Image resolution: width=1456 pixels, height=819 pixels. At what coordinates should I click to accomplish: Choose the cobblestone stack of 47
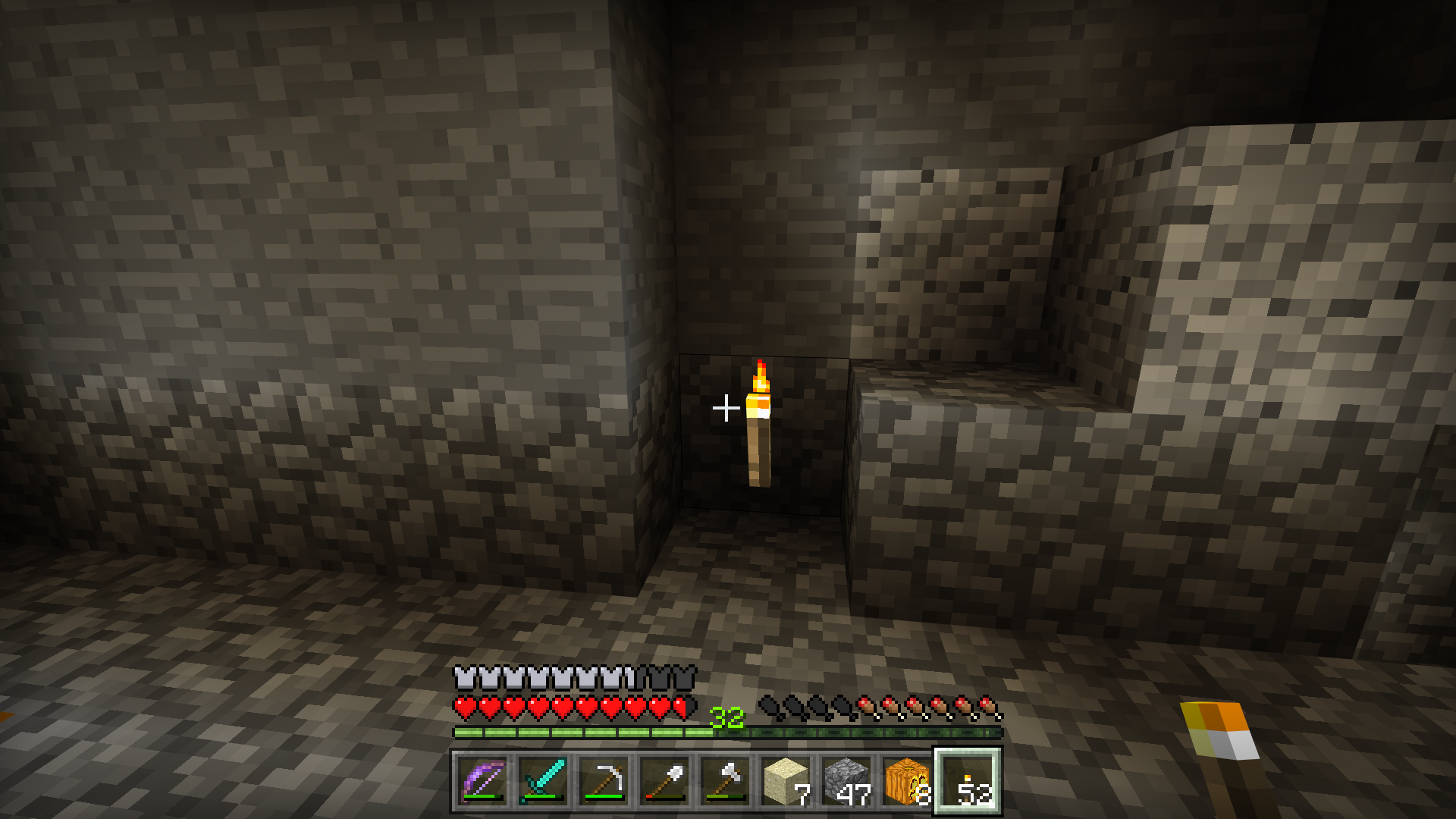847,781
